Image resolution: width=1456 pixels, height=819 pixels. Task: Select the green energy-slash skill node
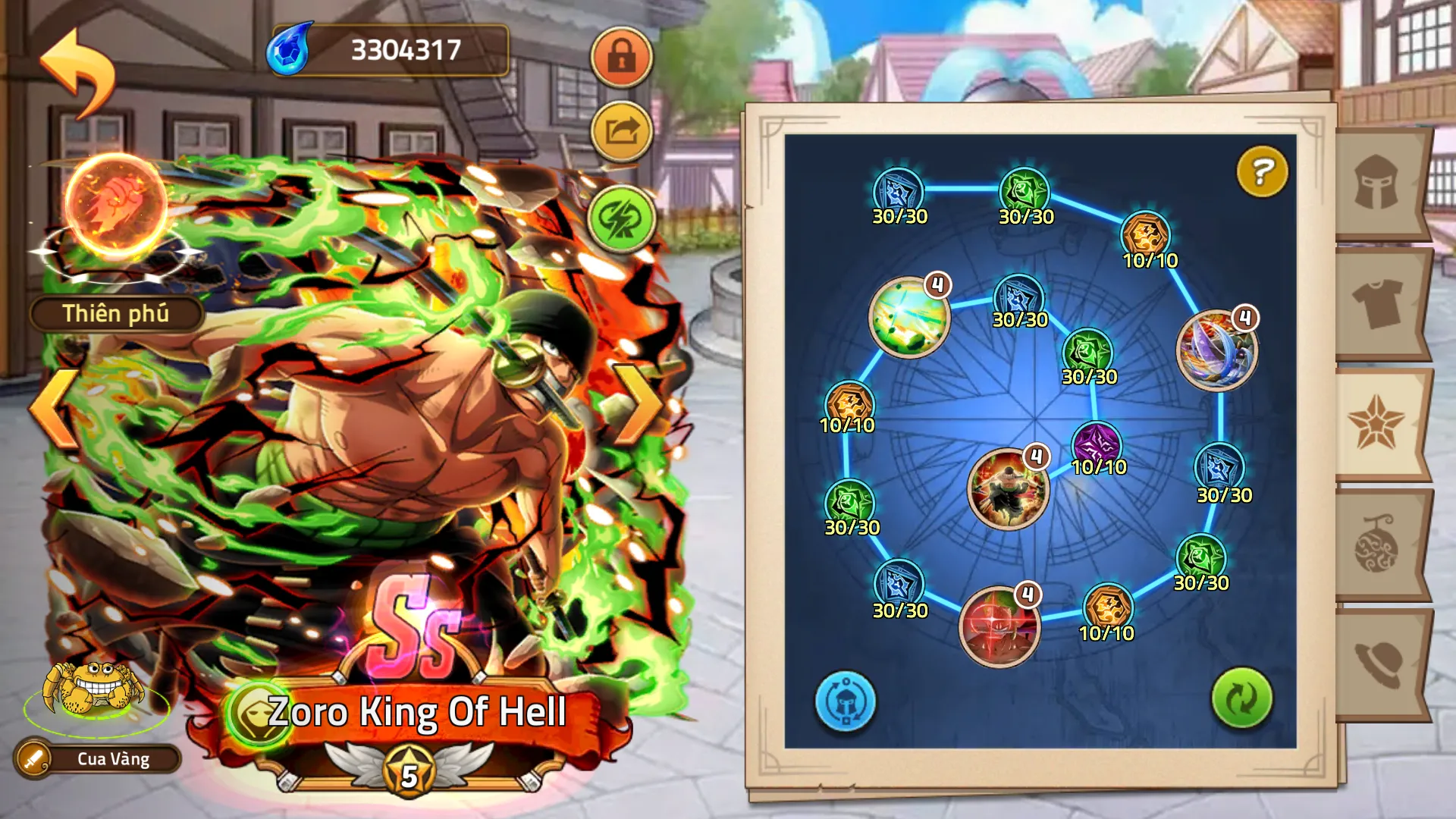(908, 317)
